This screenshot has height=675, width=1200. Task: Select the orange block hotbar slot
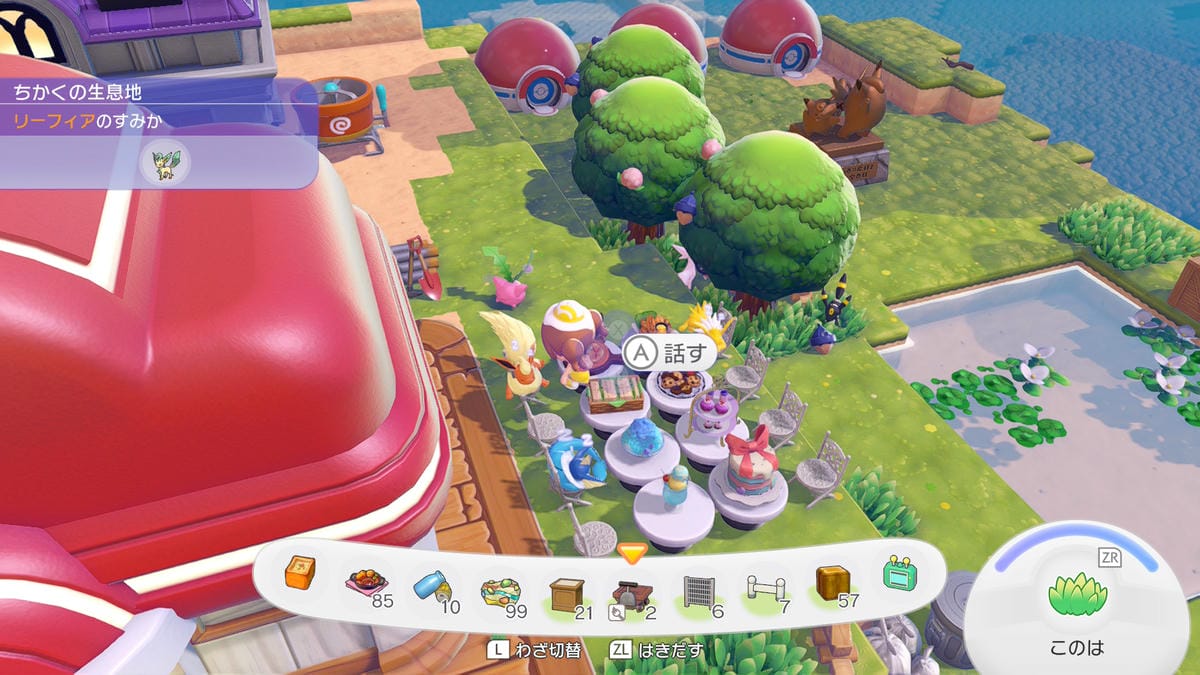tap(300, 574)
